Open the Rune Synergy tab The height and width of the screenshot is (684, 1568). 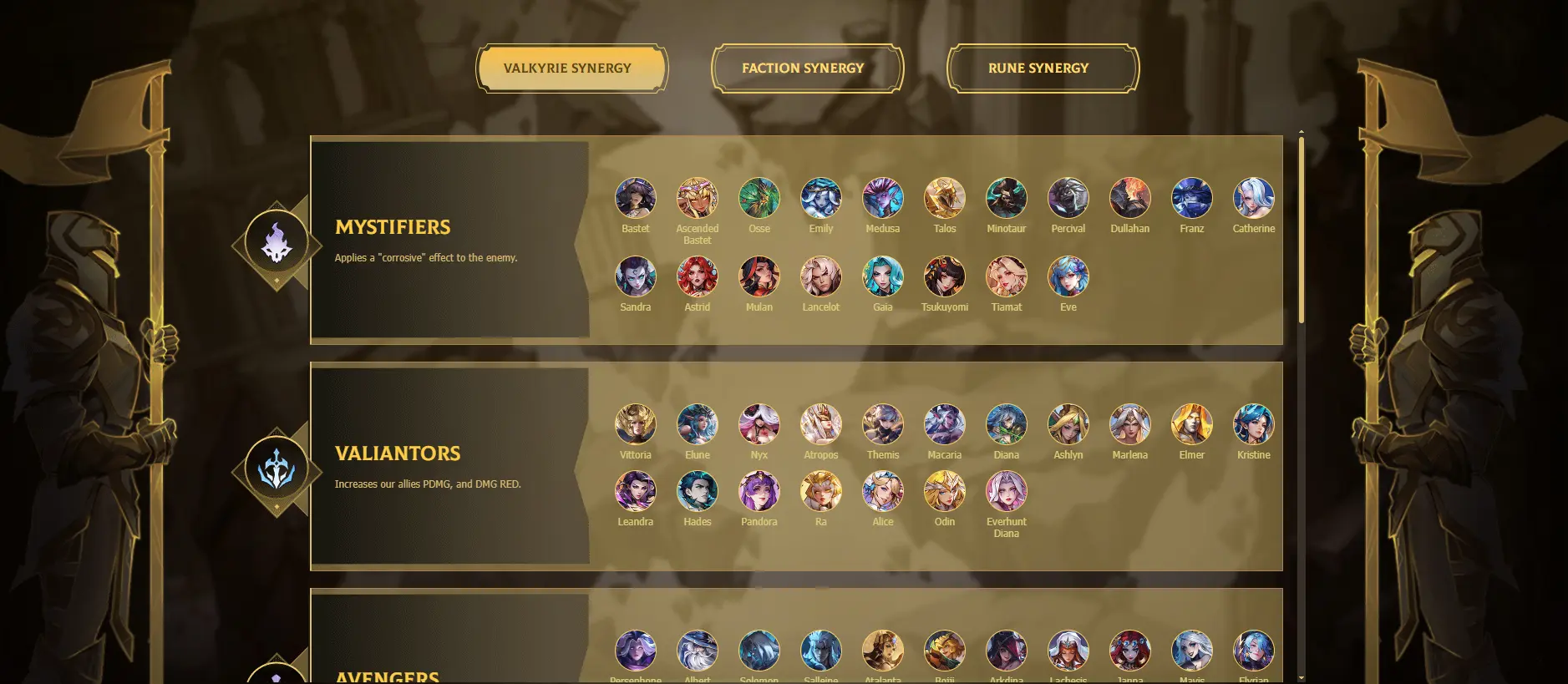point(1040,68)
